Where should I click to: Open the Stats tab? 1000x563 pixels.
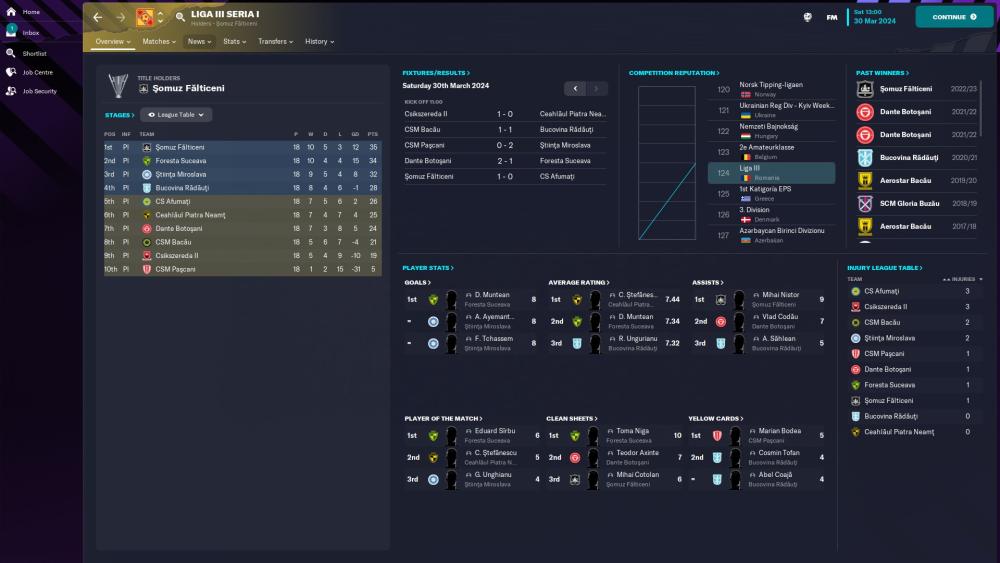coord(234,42)
